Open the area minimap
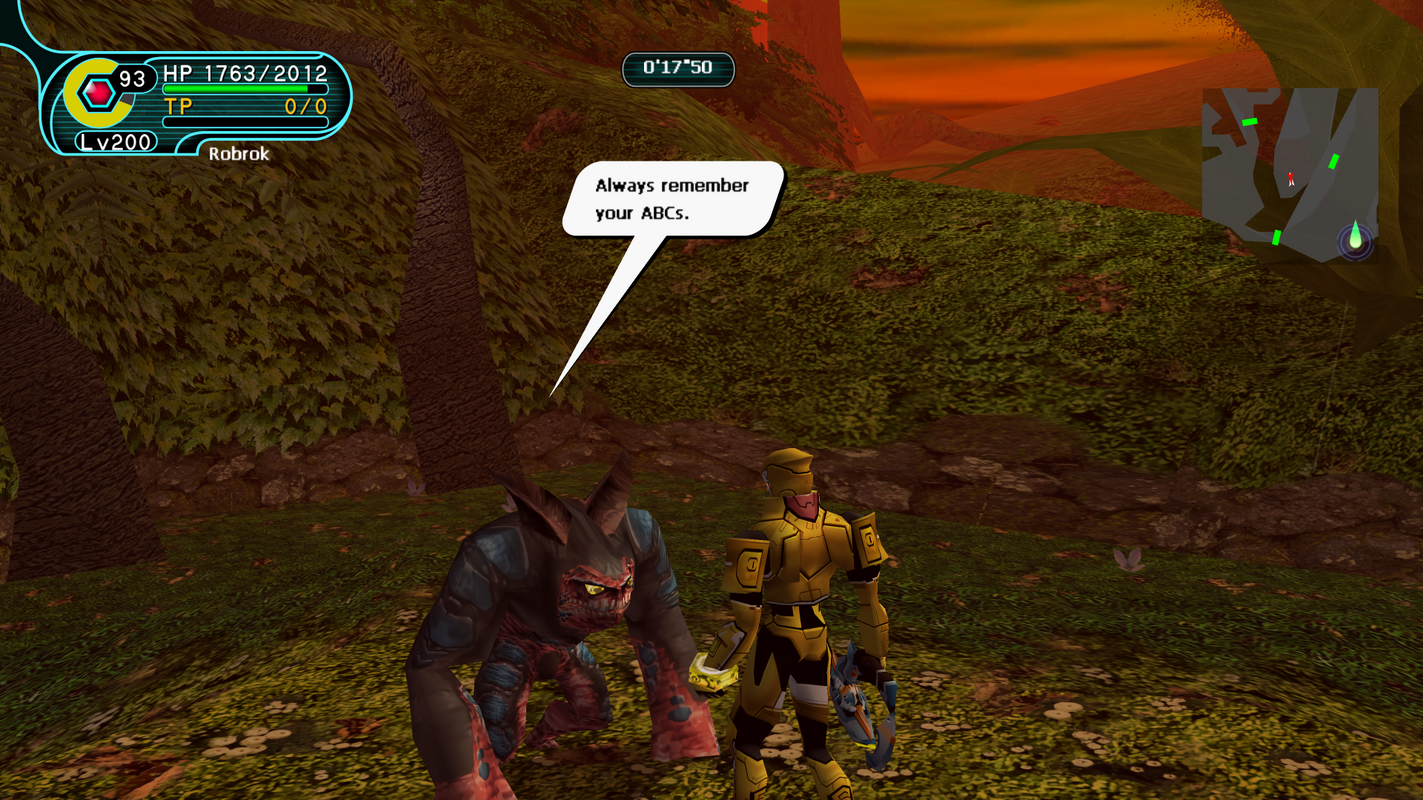This screenshot has height=800, width=1423. 1289,173
